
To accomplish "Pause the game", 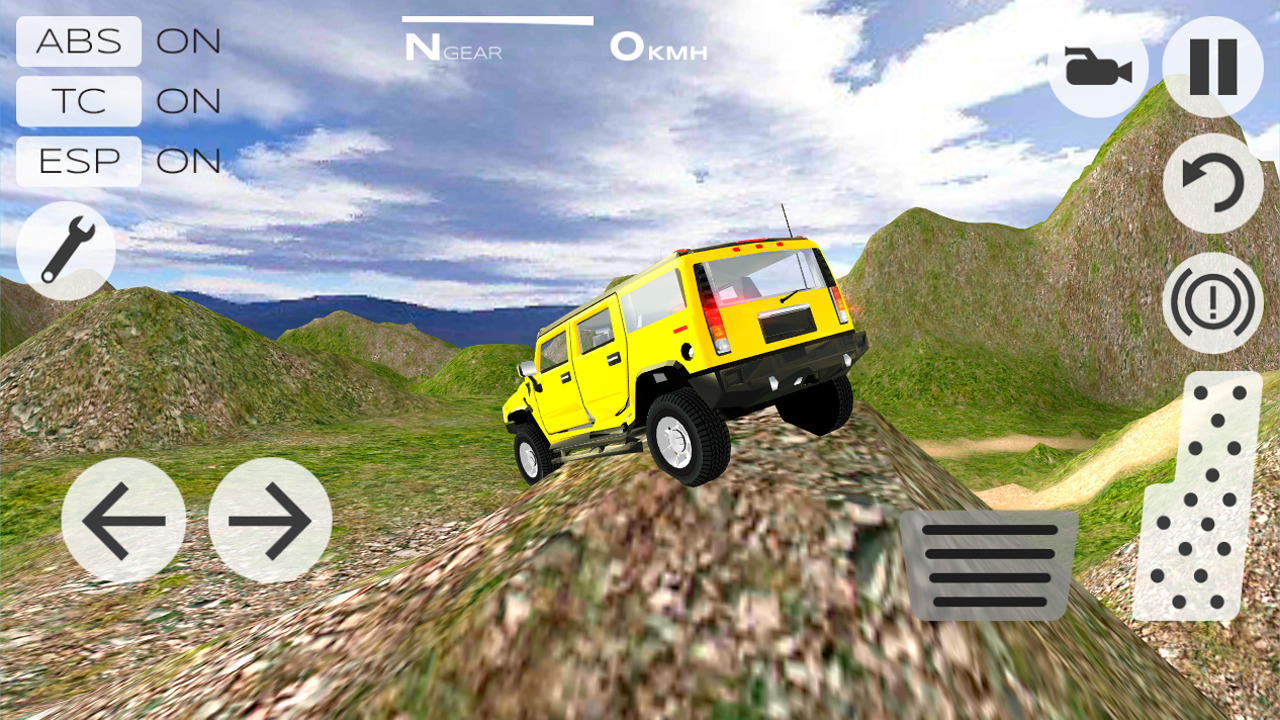I will click(x=1213, y=68).
